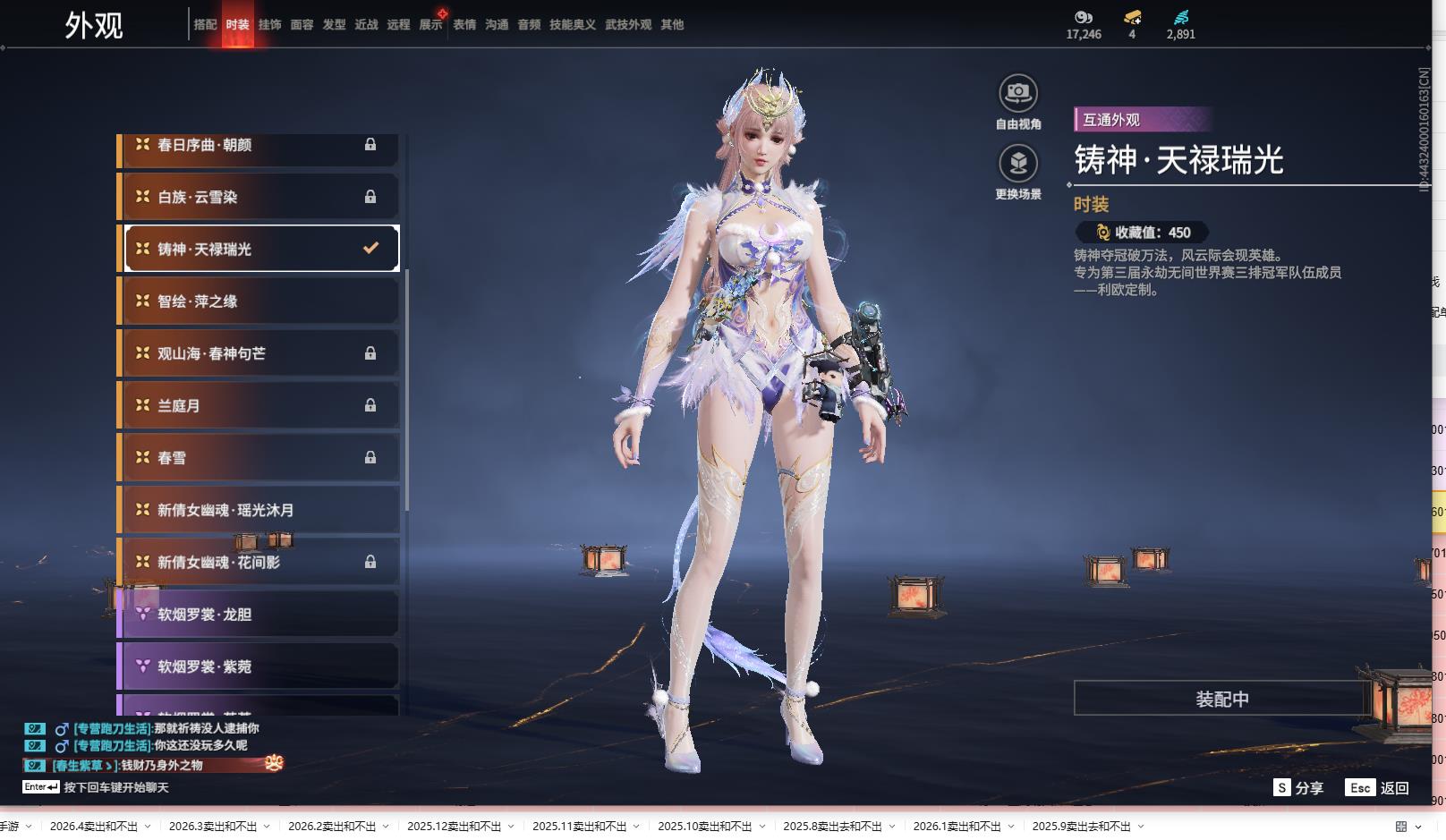This screenshot has width=1446, height=840.
Task: Click the 自由视角 camera icon
Action: click(x=1018, y=93)
